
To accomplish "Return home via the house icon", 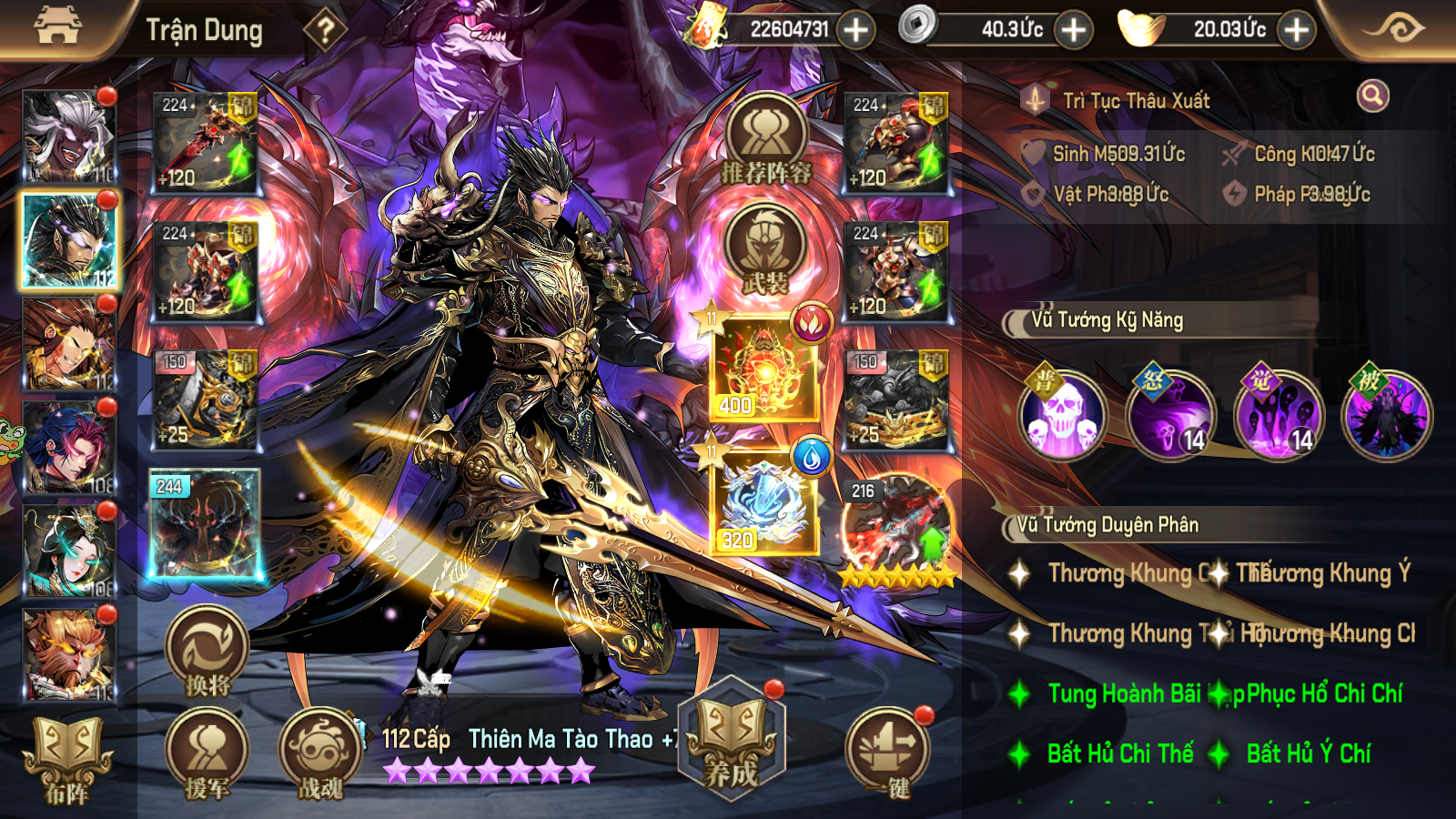I will click(57, 26).
